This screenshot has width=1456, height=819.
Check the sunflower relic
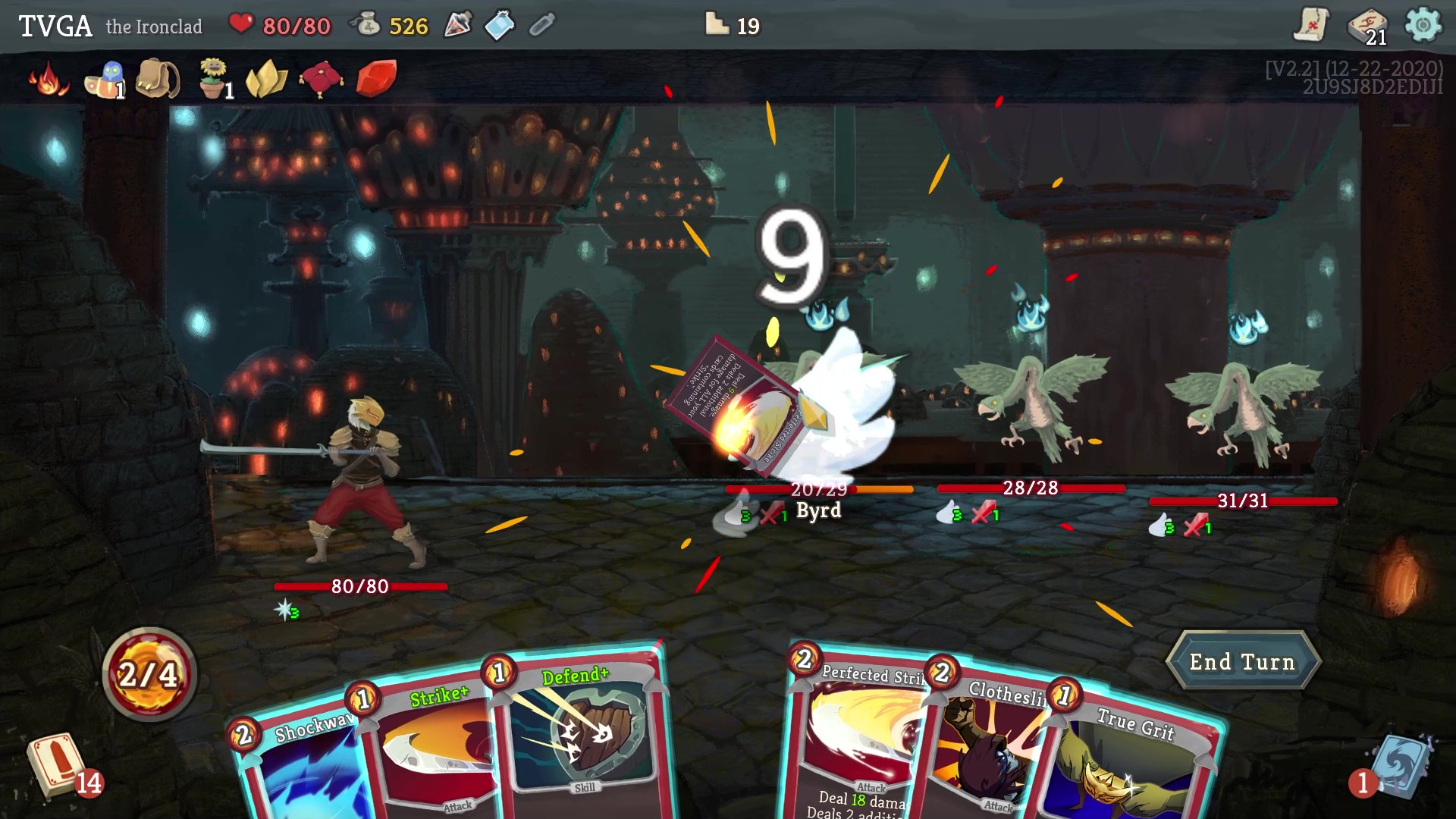[213, 79]
